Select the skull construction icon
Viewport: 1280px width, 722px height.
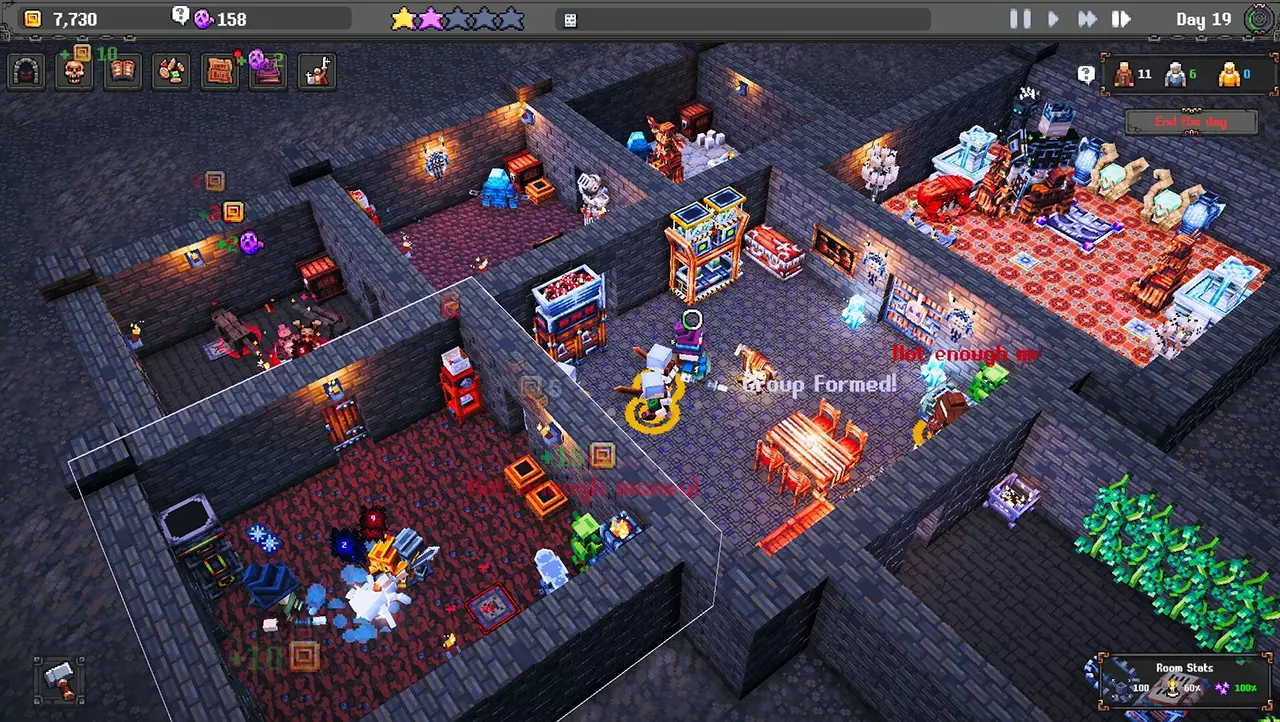[74, 70]
